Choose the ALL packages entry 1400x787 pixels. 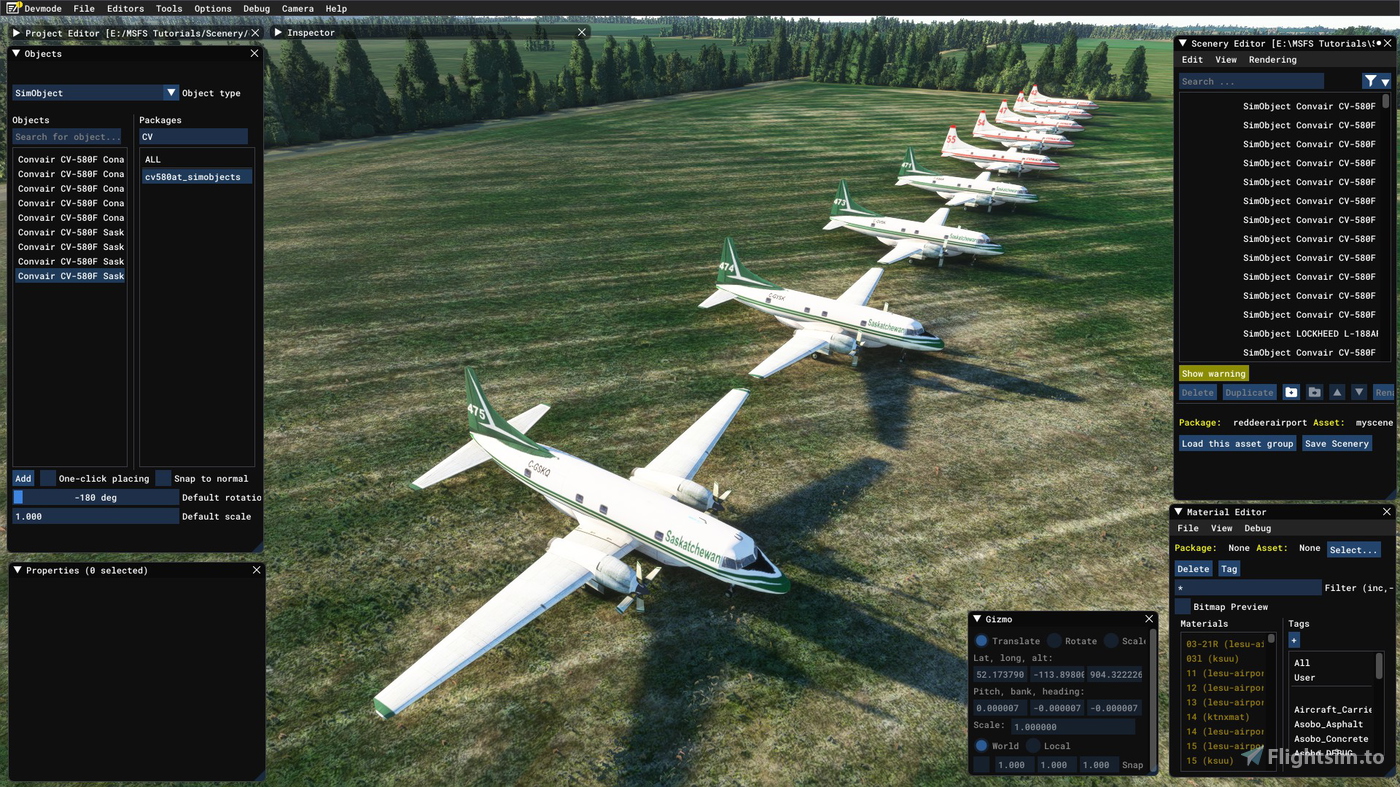coord(153,160)
